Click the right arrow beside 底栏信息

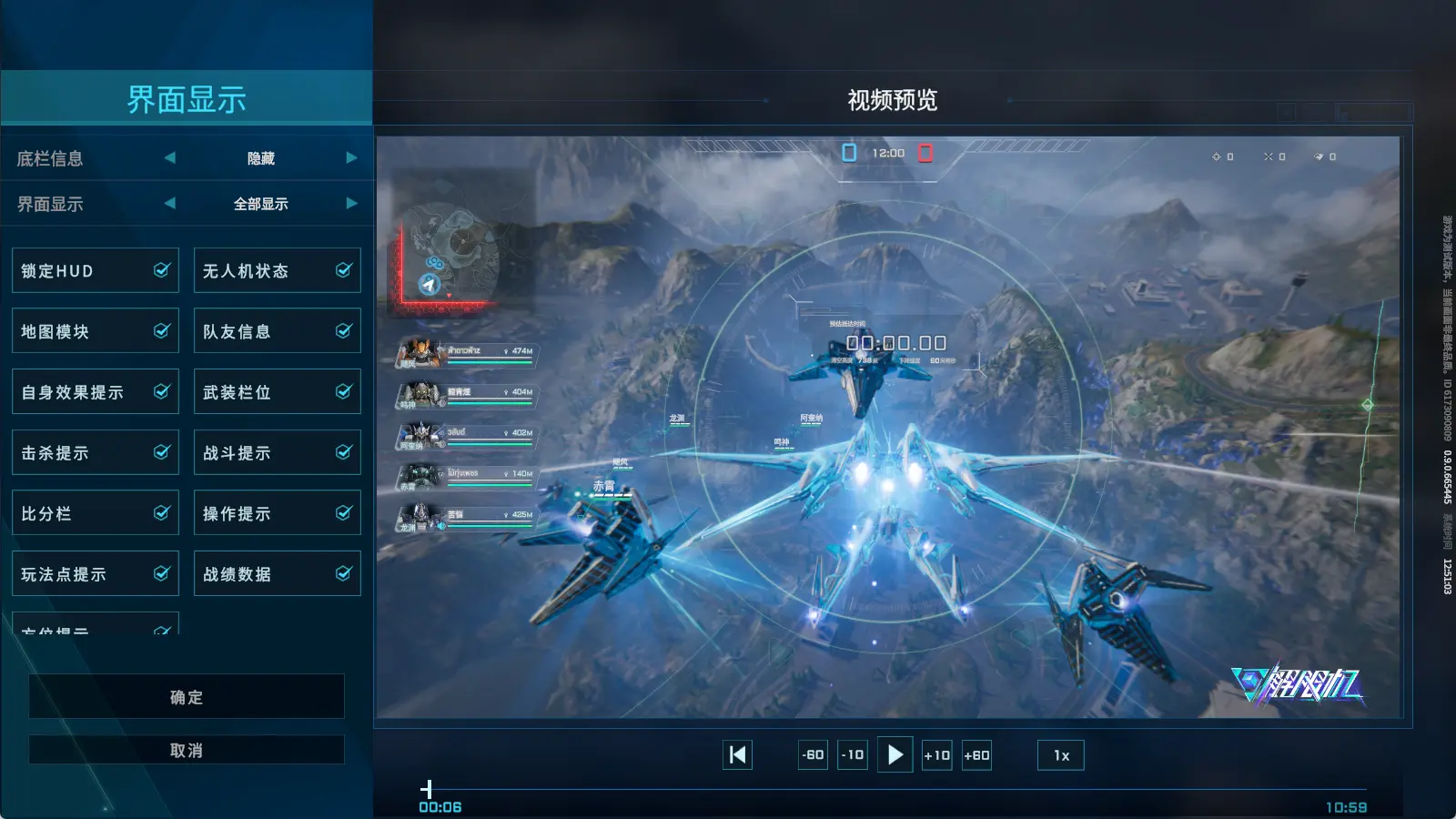tap(351, 158)
